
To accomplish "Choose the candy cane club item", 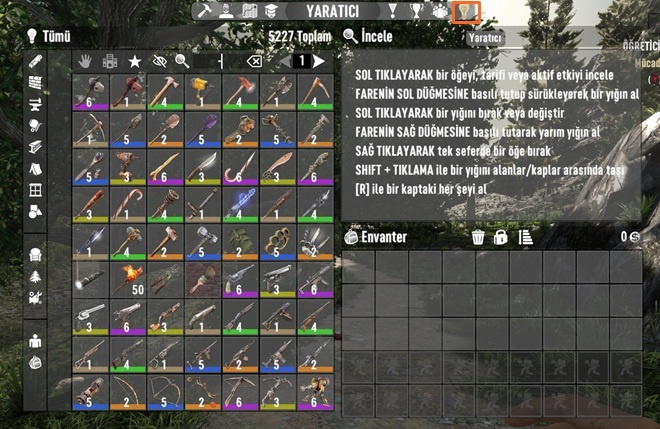I will point(126,204).
